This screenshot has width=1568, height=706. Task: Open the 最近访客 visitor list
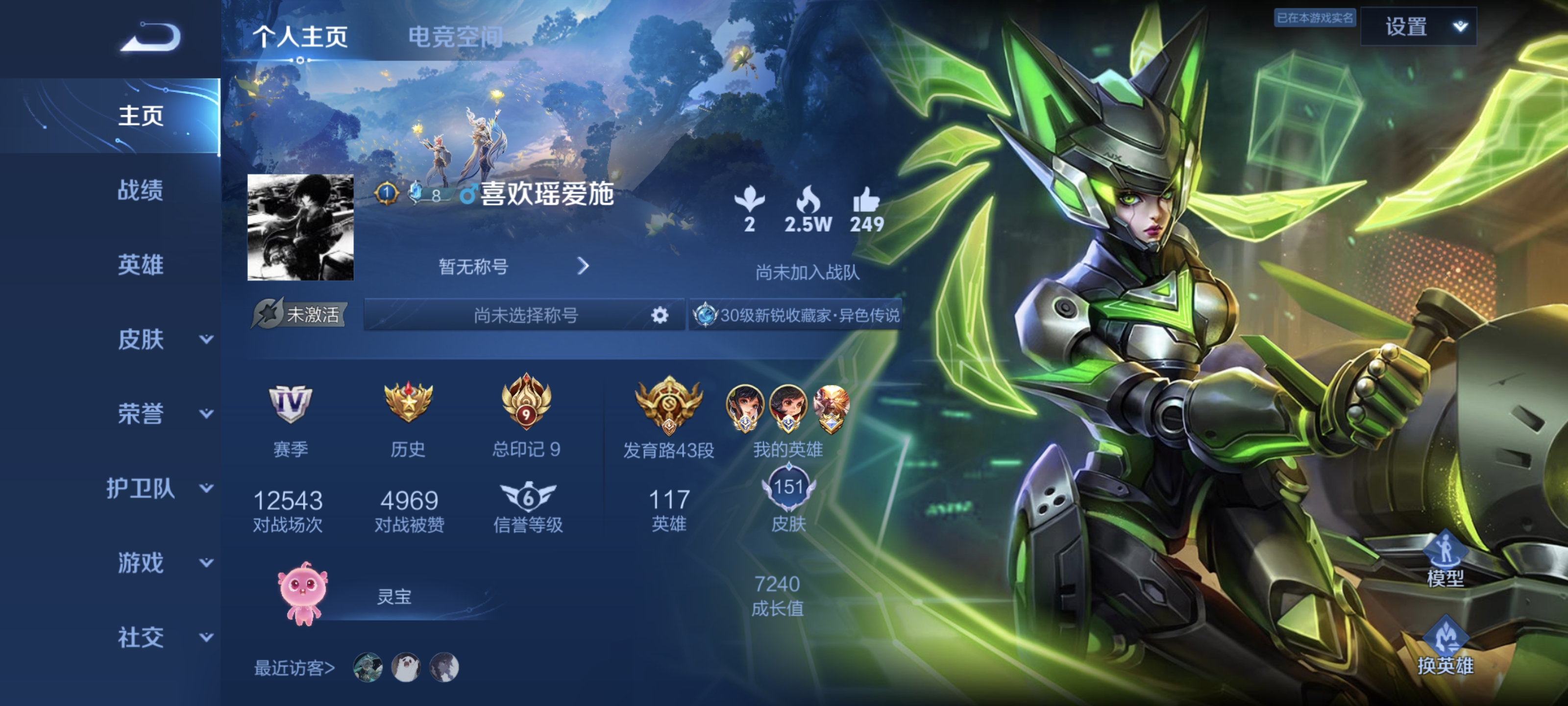pos(294,668)
